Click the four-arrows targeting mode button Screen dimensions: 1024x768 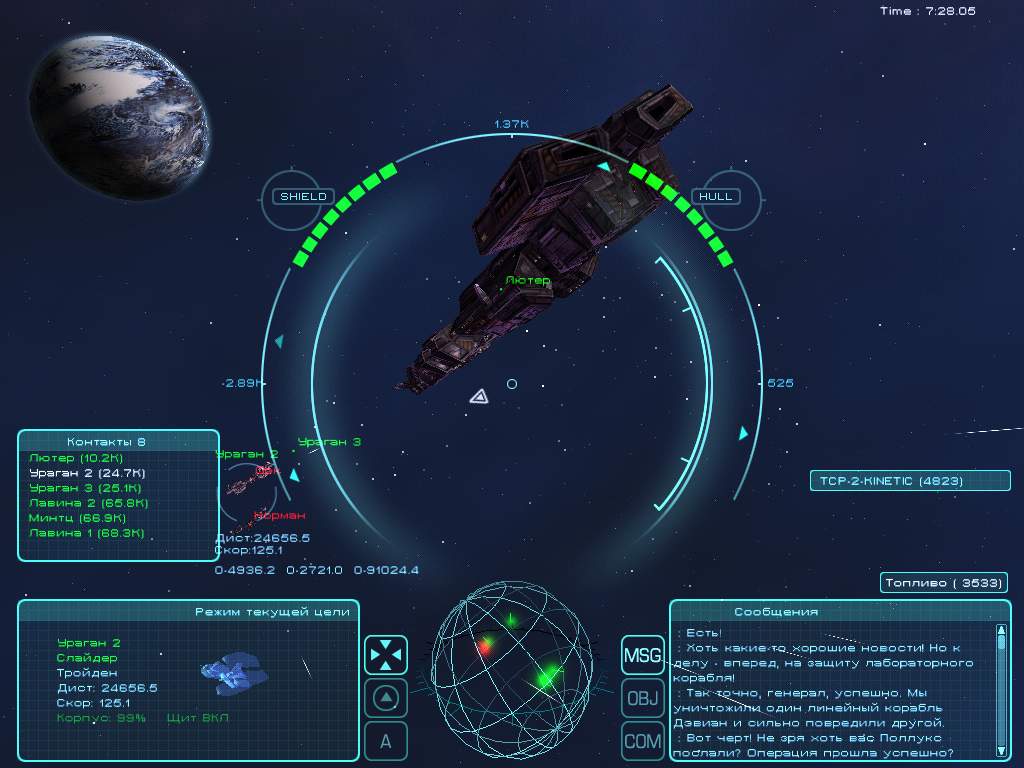tap(386, 655)
